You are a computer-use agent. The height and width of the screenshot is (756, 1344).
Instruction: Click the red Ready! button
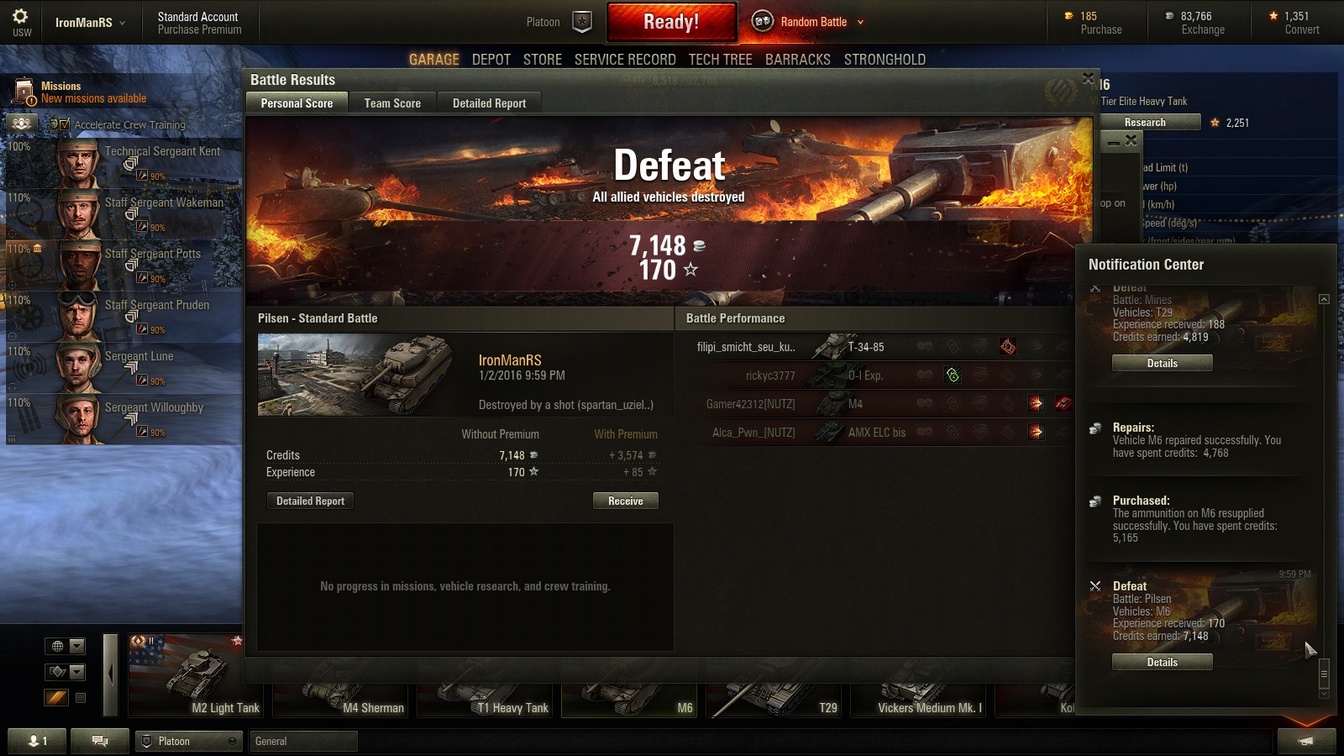click(x=671, y=22)
